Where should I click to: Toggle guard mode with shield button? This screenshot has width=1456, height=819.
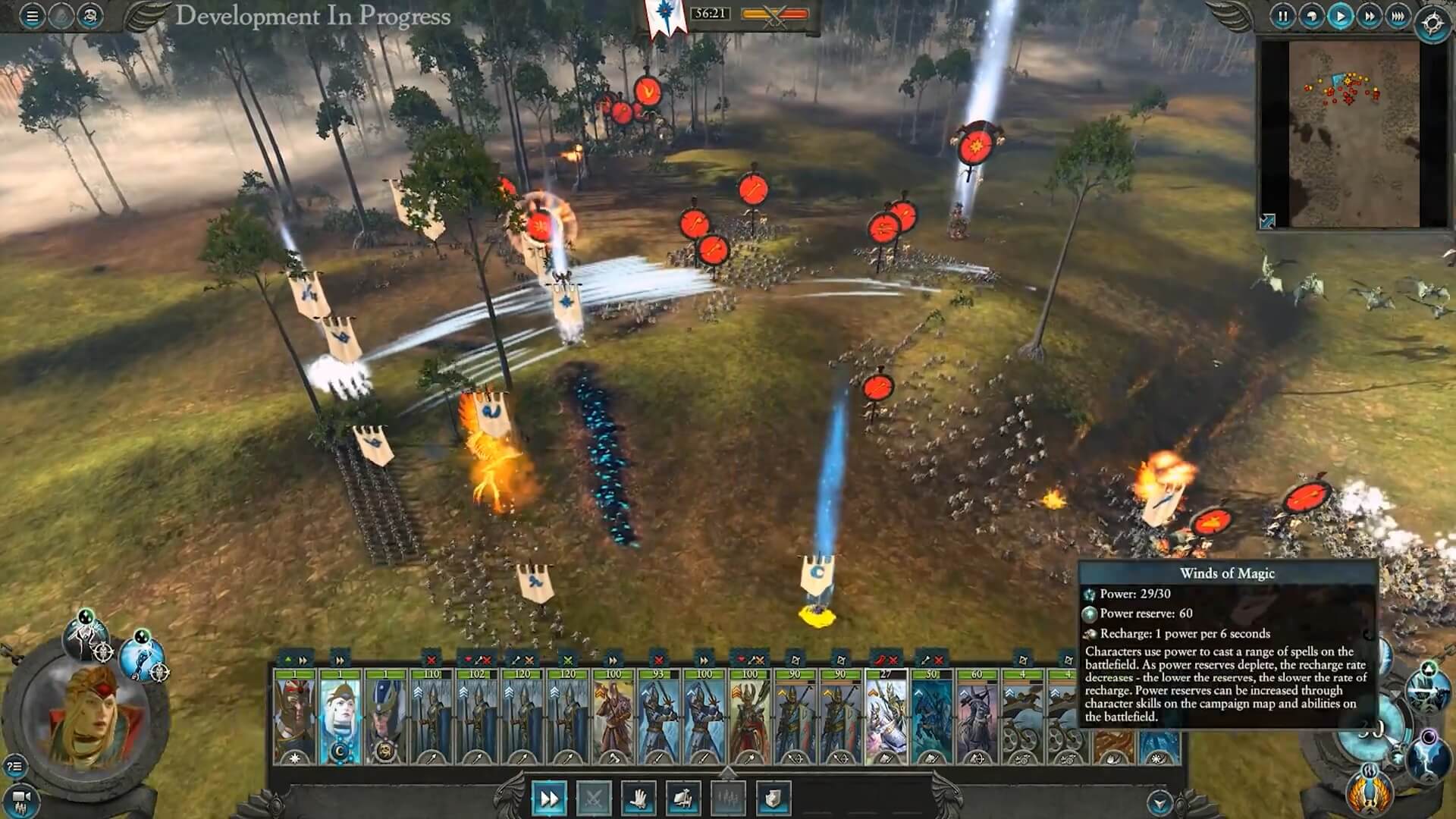click(773, 798)
